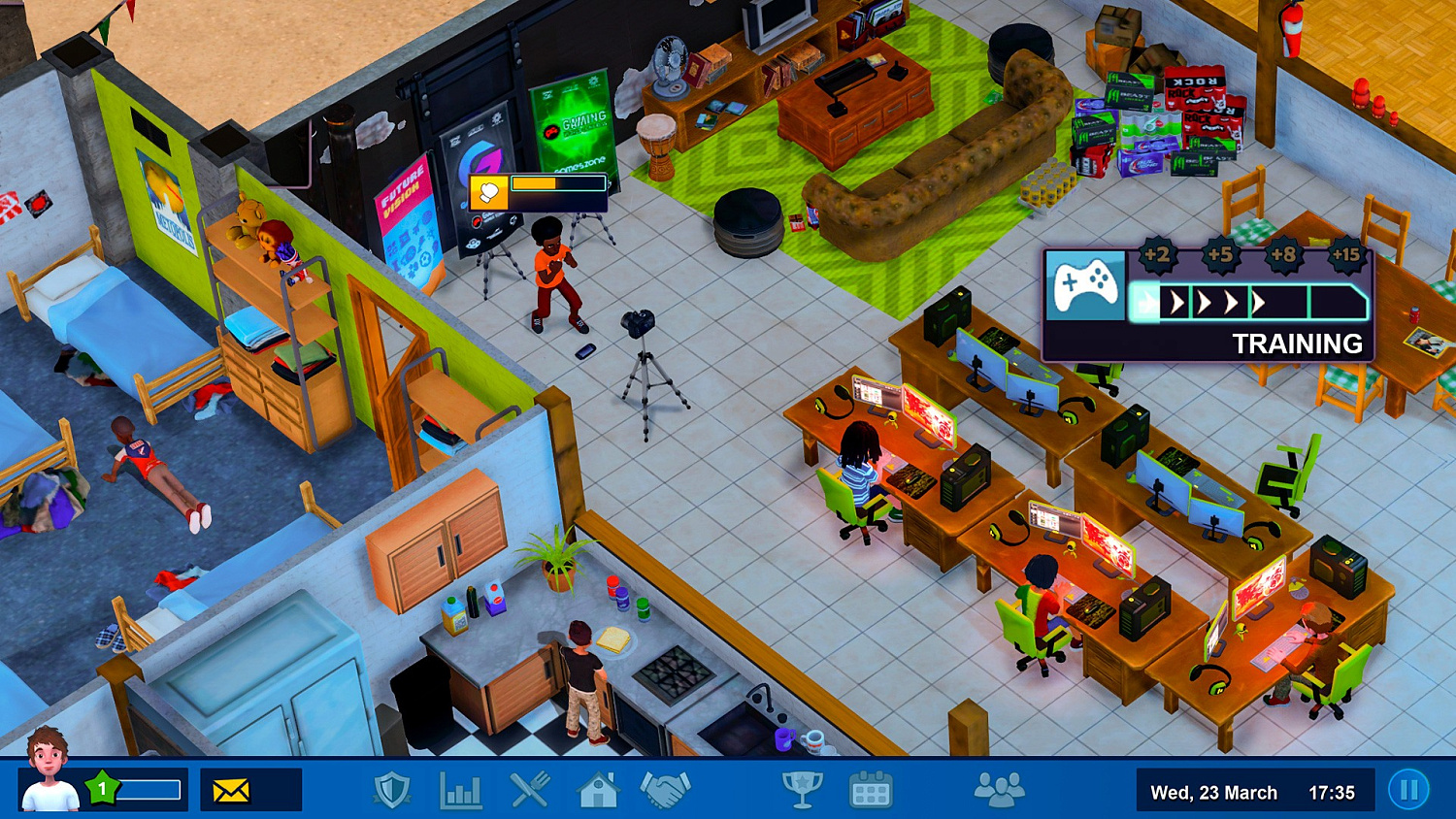Click the TRAINING panel label

(1300, 344)
